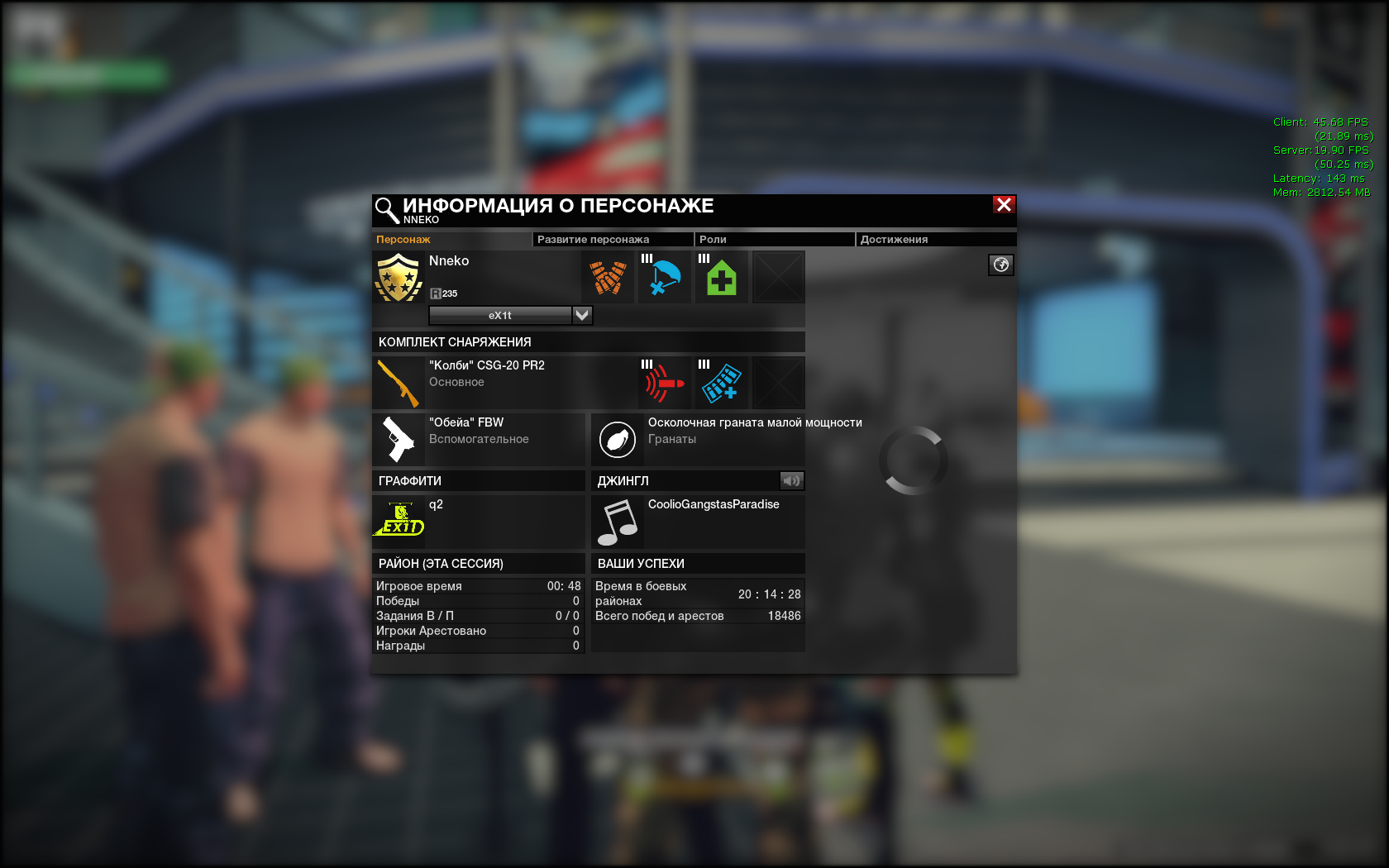Select the blue magazine modification icon

(x=722, y=383)
